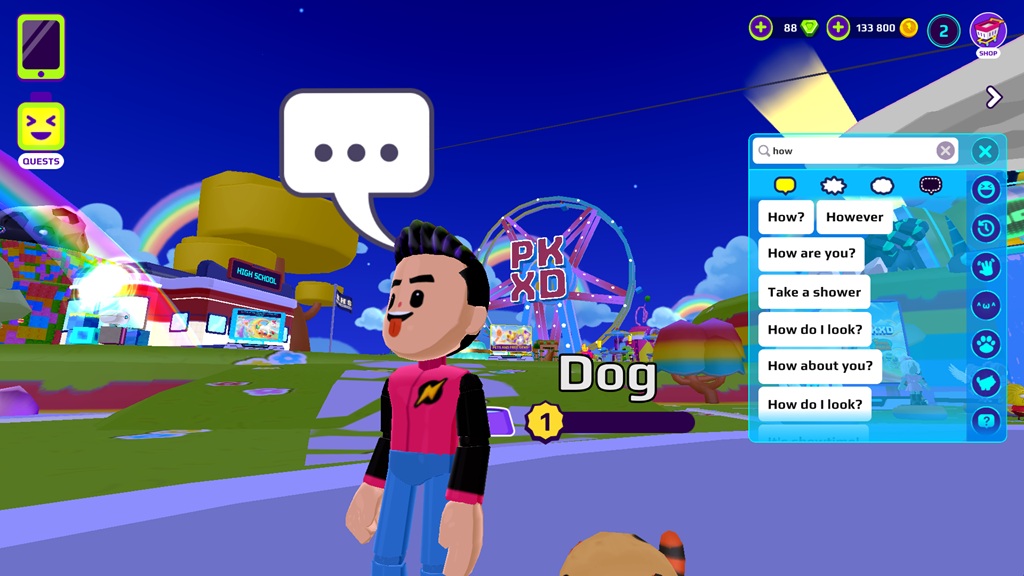This screenshot has width=1024, height=576.
Task: Open the Quests panel
Action: 41,135
